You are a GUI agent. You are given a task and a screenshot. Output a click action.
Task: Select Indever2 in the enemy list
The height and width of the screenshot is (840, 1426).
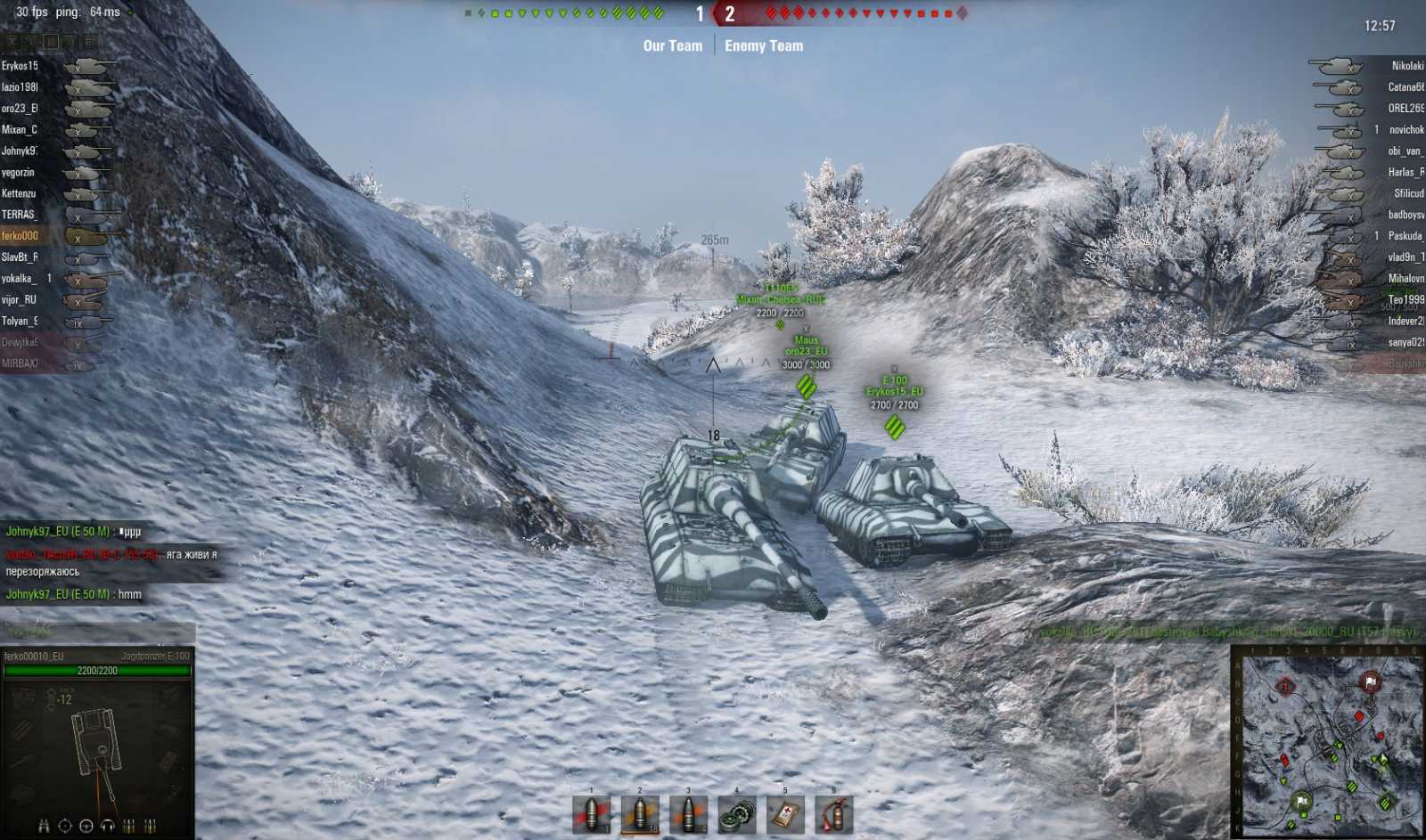[x=1406, y=322]
